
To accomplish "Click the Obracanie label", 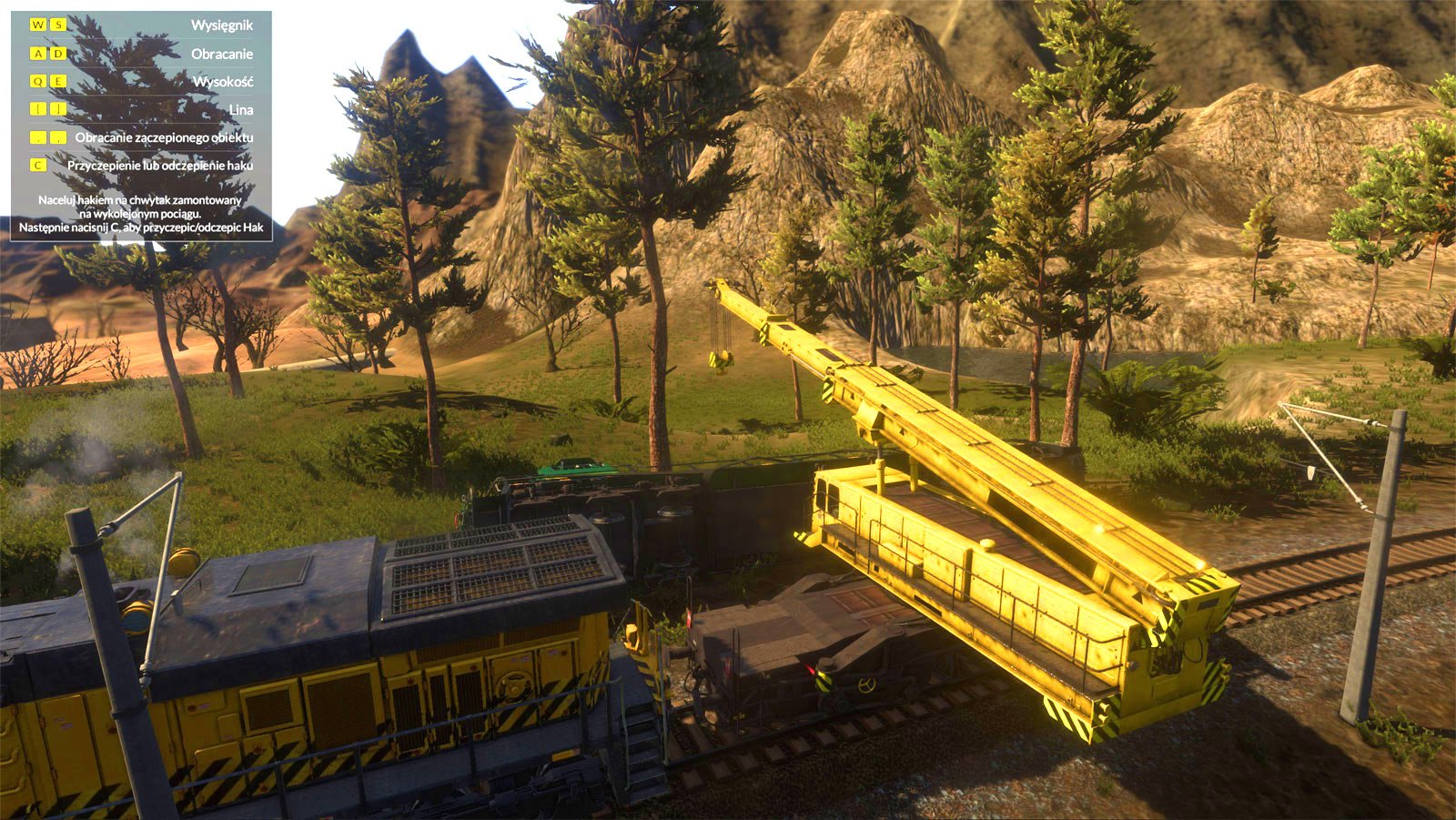I will pos(222,54).
